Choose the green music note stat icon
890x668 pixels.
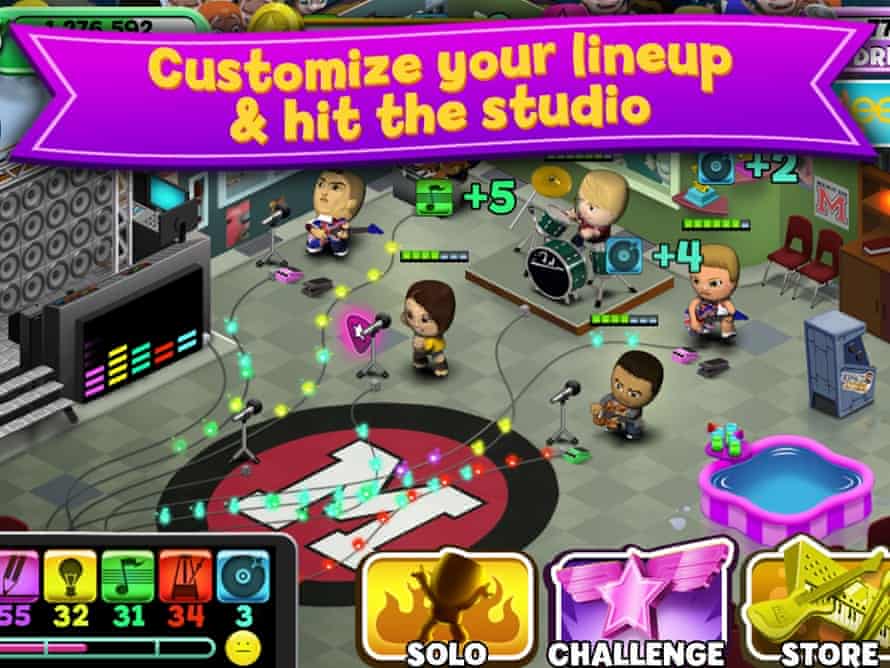(x=128, y=577)
